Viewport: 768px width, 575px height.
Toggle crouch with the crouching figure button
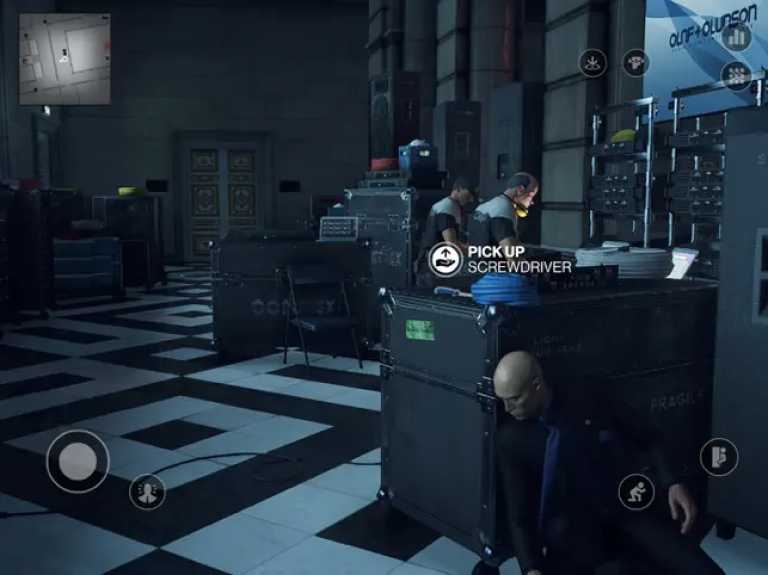(x=636, y=490)
